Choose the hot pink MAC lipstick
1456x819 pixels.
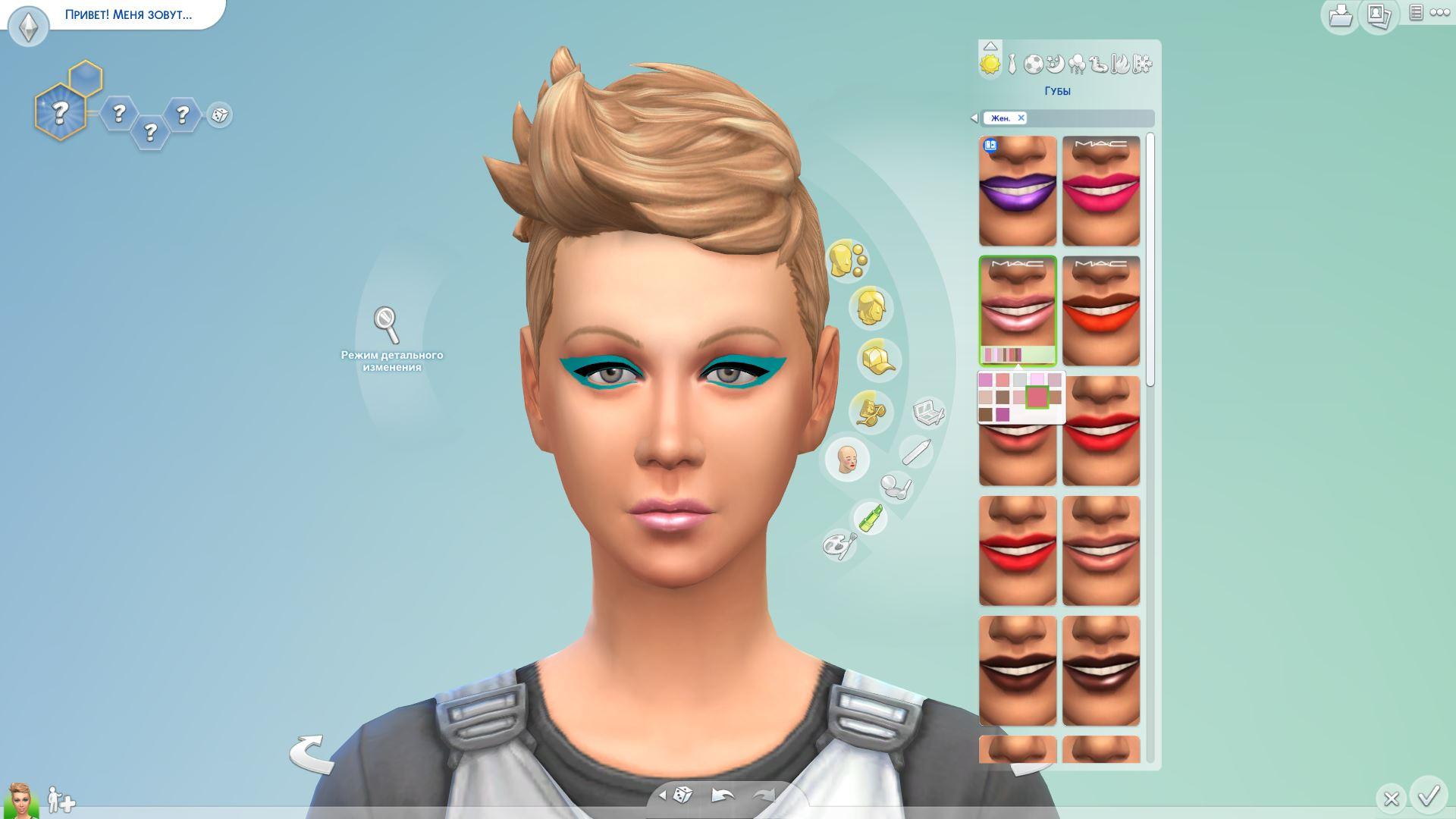[1100, 191]
